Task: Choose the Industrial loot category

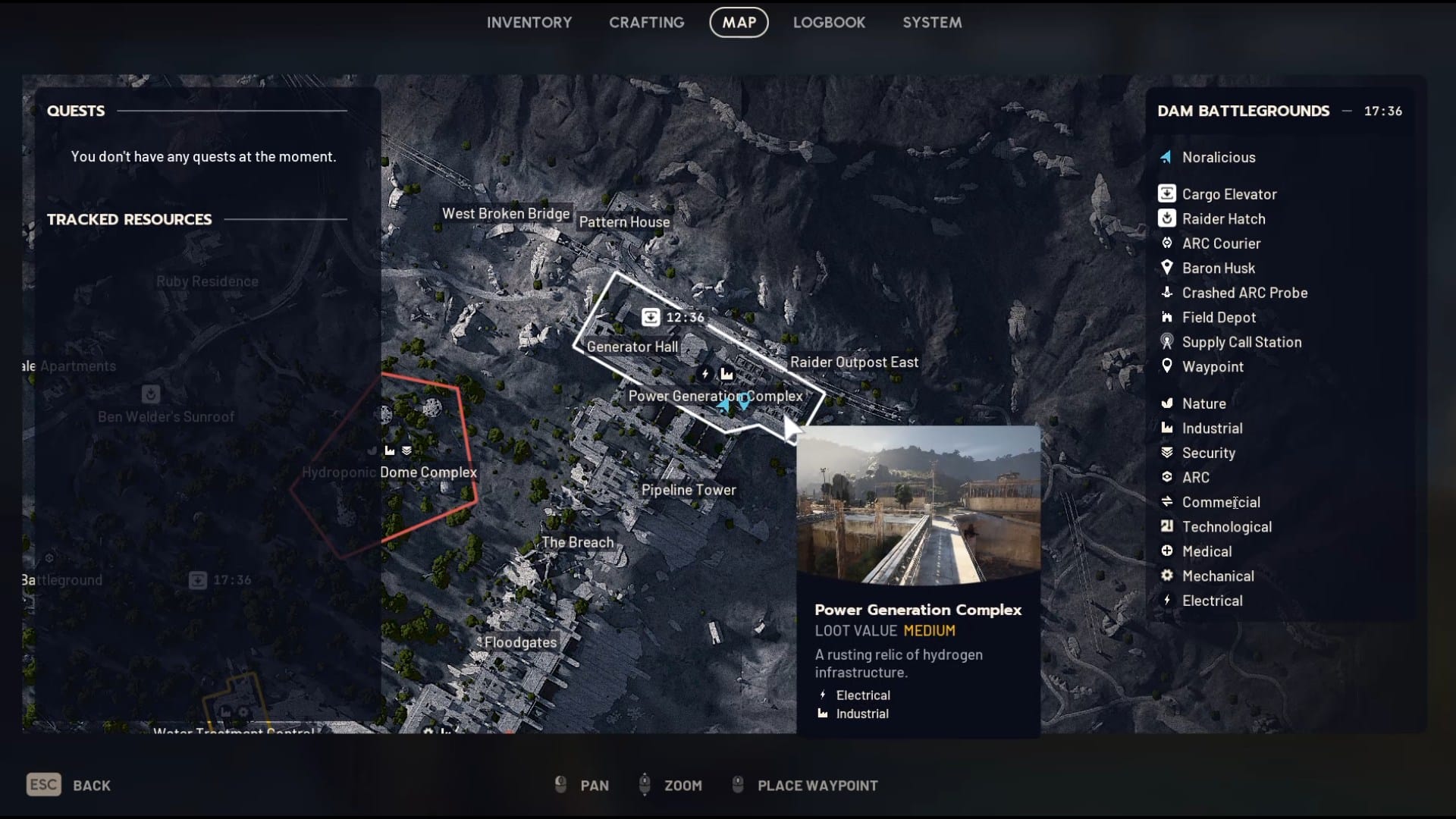Action: 1212,428
